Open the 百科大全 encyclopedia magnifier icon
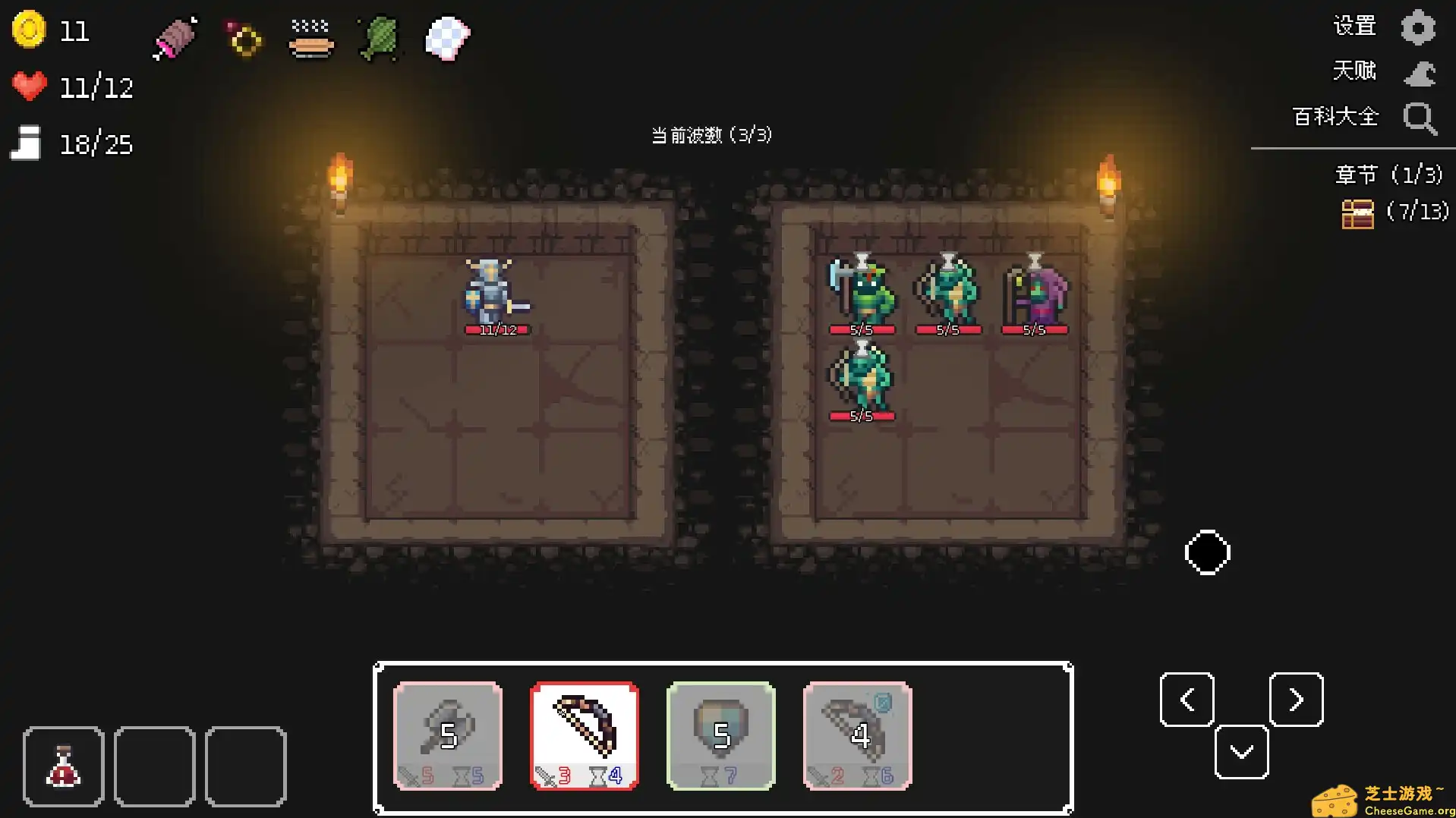The height and width of the screenshot is (818, 1456). [x=1419, y=119]
